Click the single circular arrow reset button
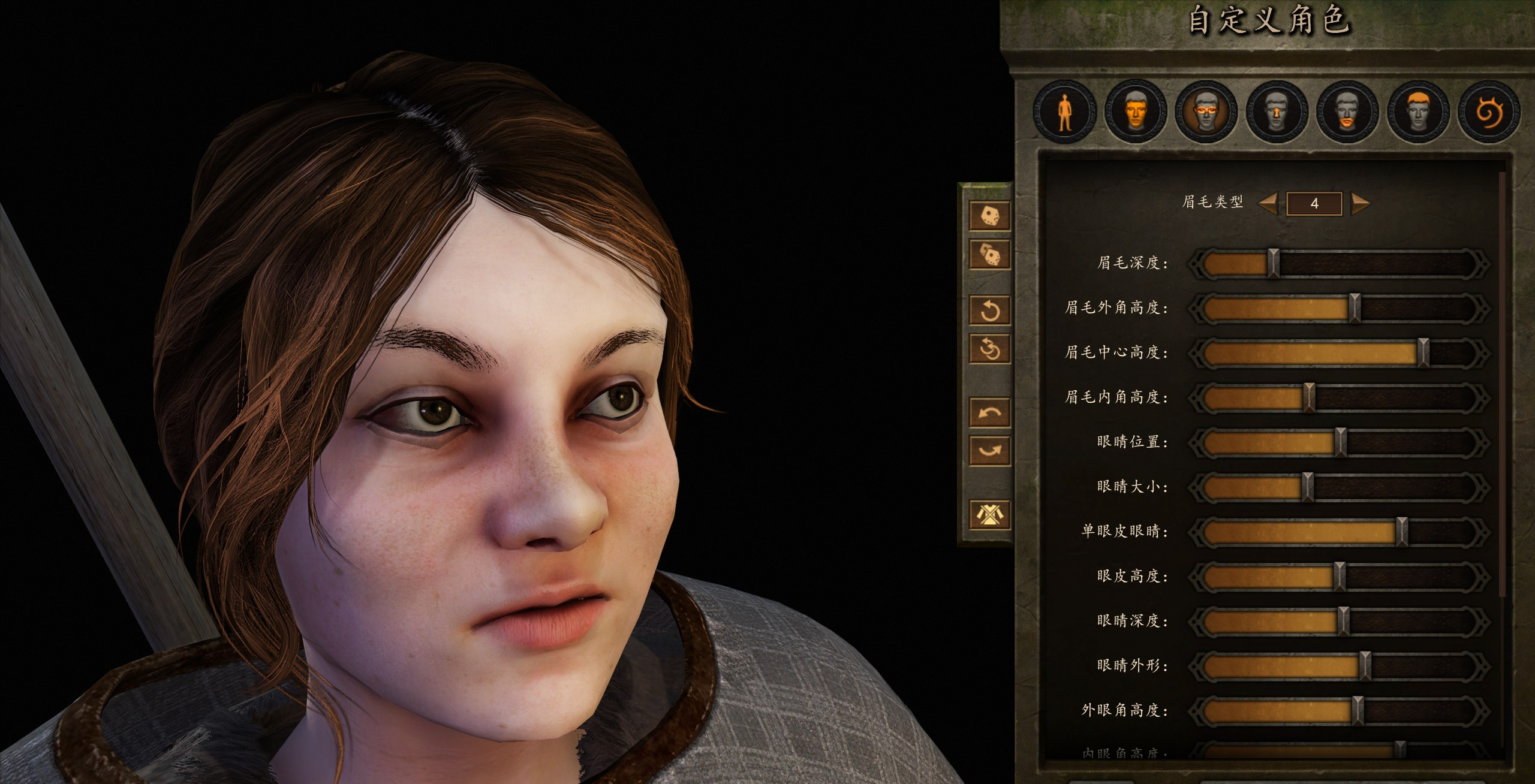Image resolution: width=1535 pixels, height=784 pixels. (x=989, y=310)
